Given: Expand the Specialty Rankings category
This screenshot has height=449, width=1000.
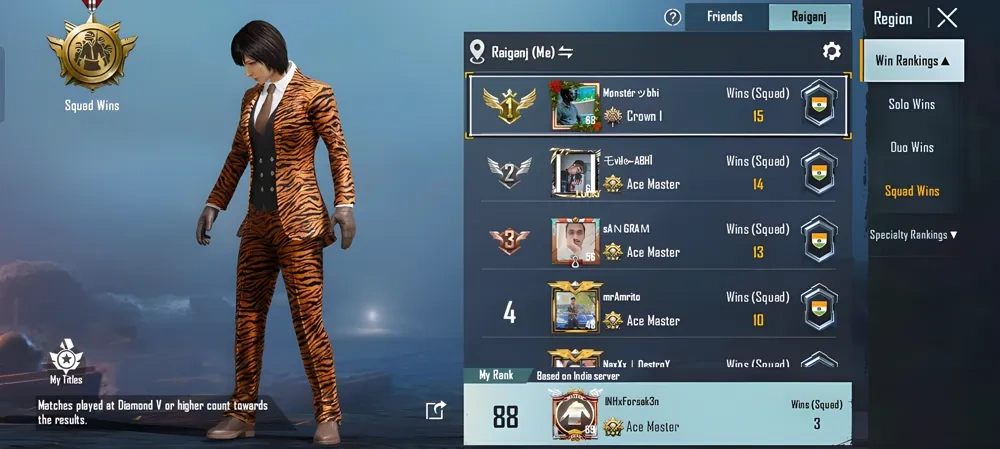Looking at the screenshot, I should tap(913, 235).
